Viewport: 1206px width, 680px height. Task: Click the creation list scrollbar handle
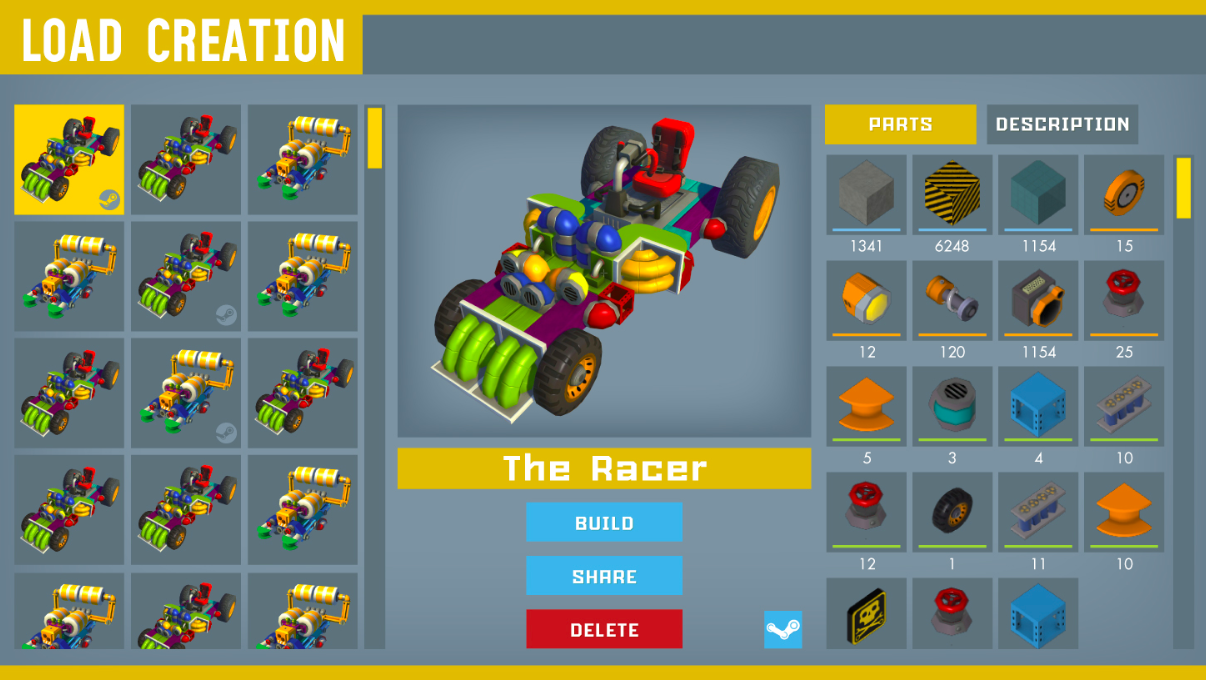click(x=375, y=138)
